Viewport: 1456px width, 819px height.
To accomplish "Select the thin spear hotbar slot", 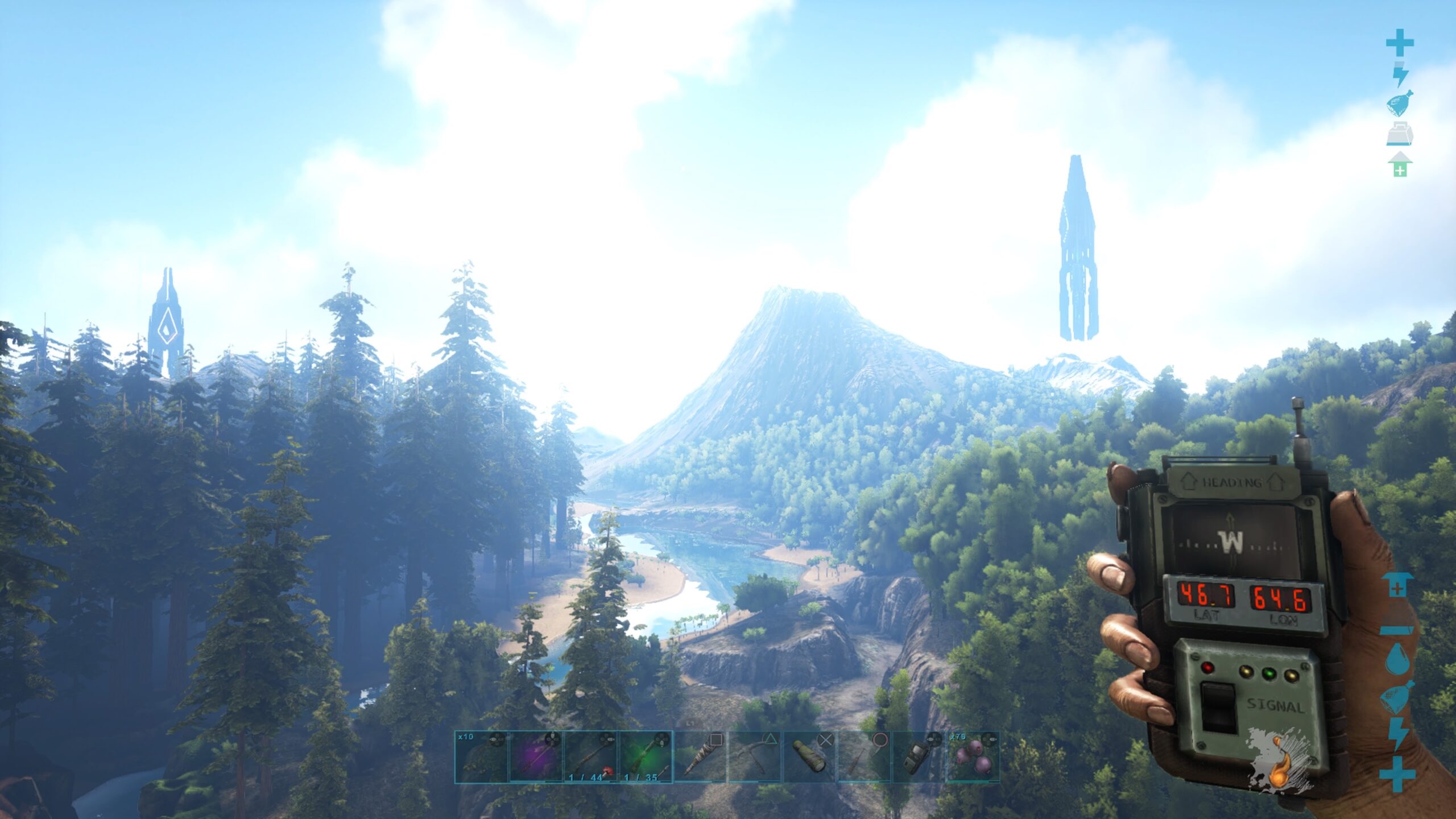I will (x=864, y=757).
